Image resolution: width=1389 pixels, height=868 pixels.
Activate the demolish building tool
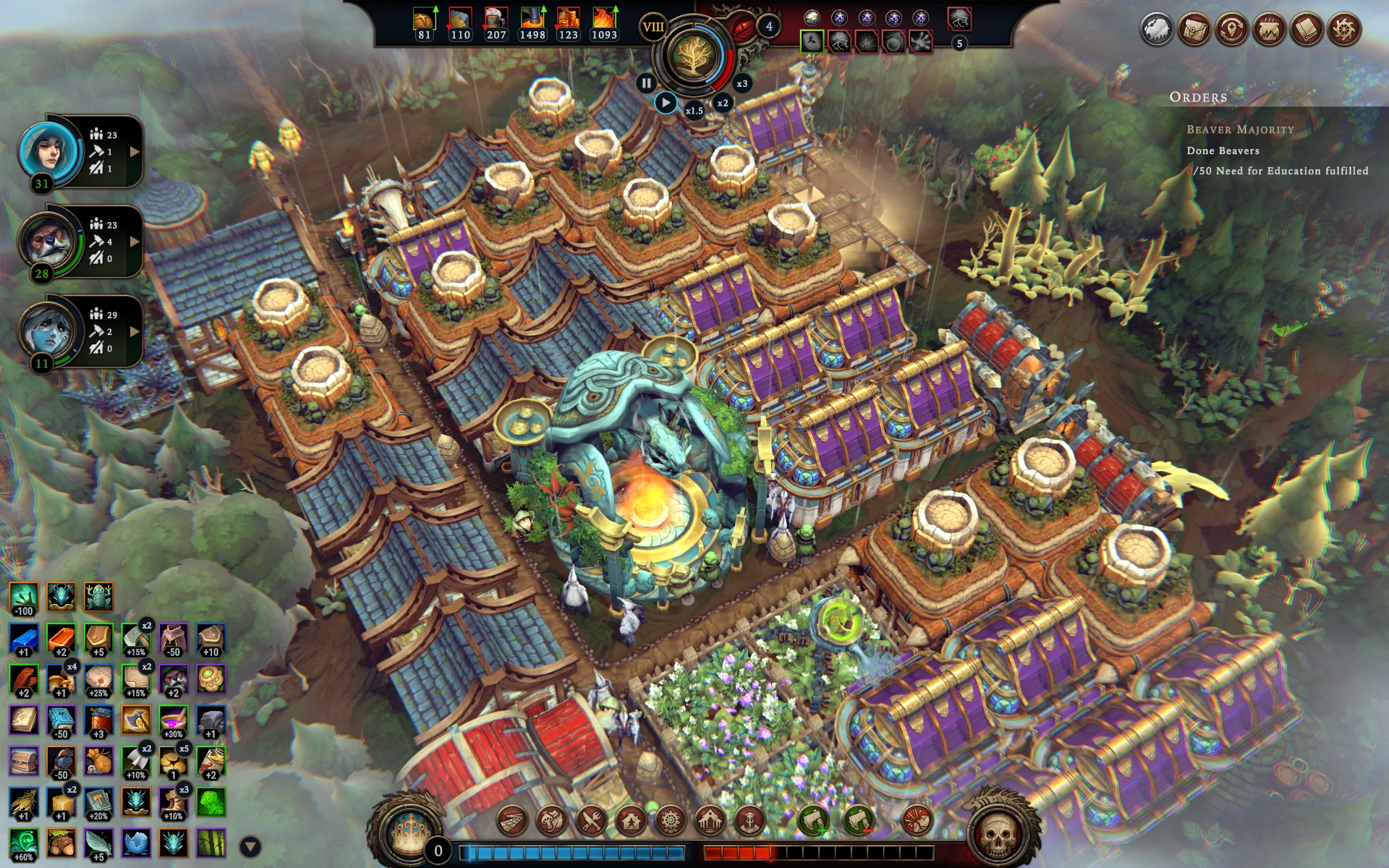pyautogui.click(x=918, y=821)
